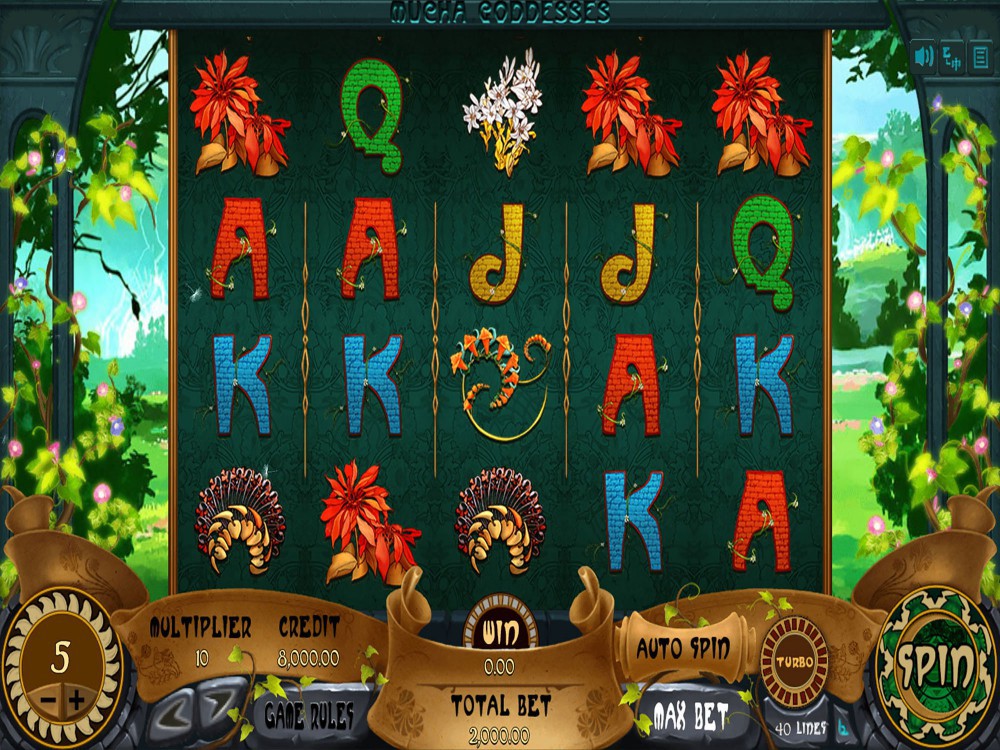Increase the bet with the plus button
Image resolution: width=1000 pixels, height=750 pixels.
coord(79,698)
